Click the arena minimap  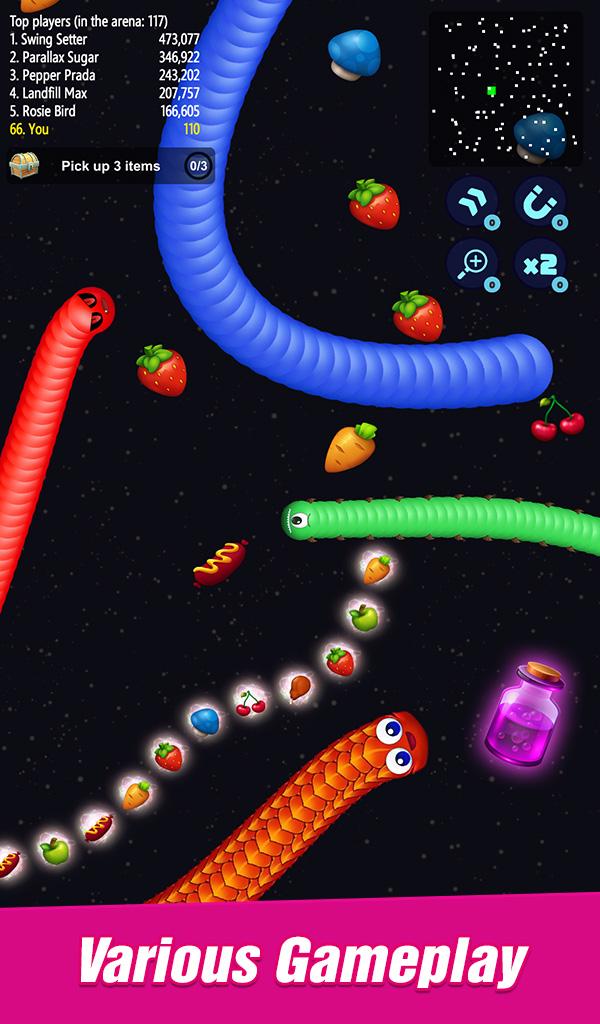(x=505, y=89)
